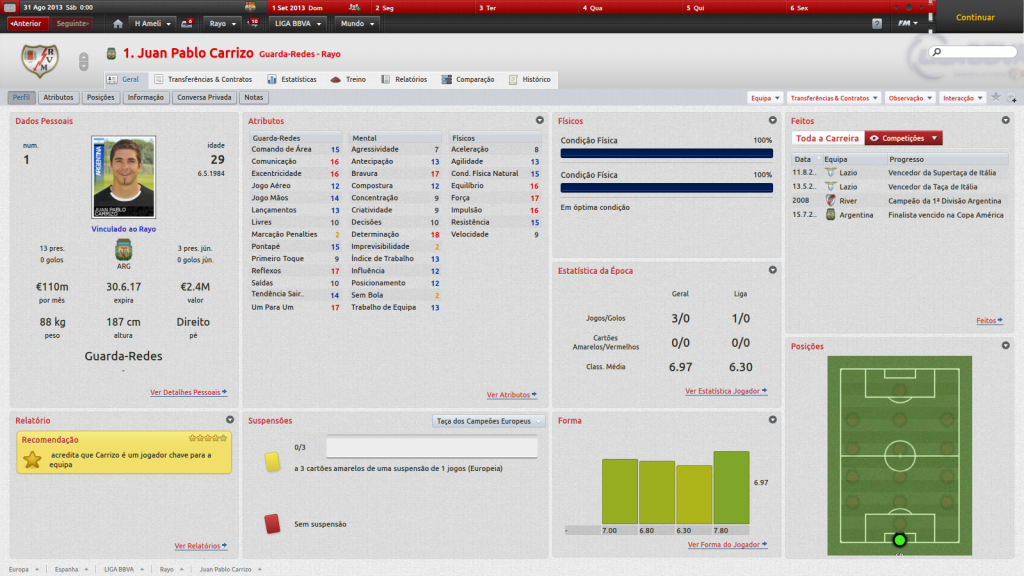Image resolution: width=1024 pixels, height=576 pixels.
Task: Open the Posições sub-tab
Action: [101, 98]
